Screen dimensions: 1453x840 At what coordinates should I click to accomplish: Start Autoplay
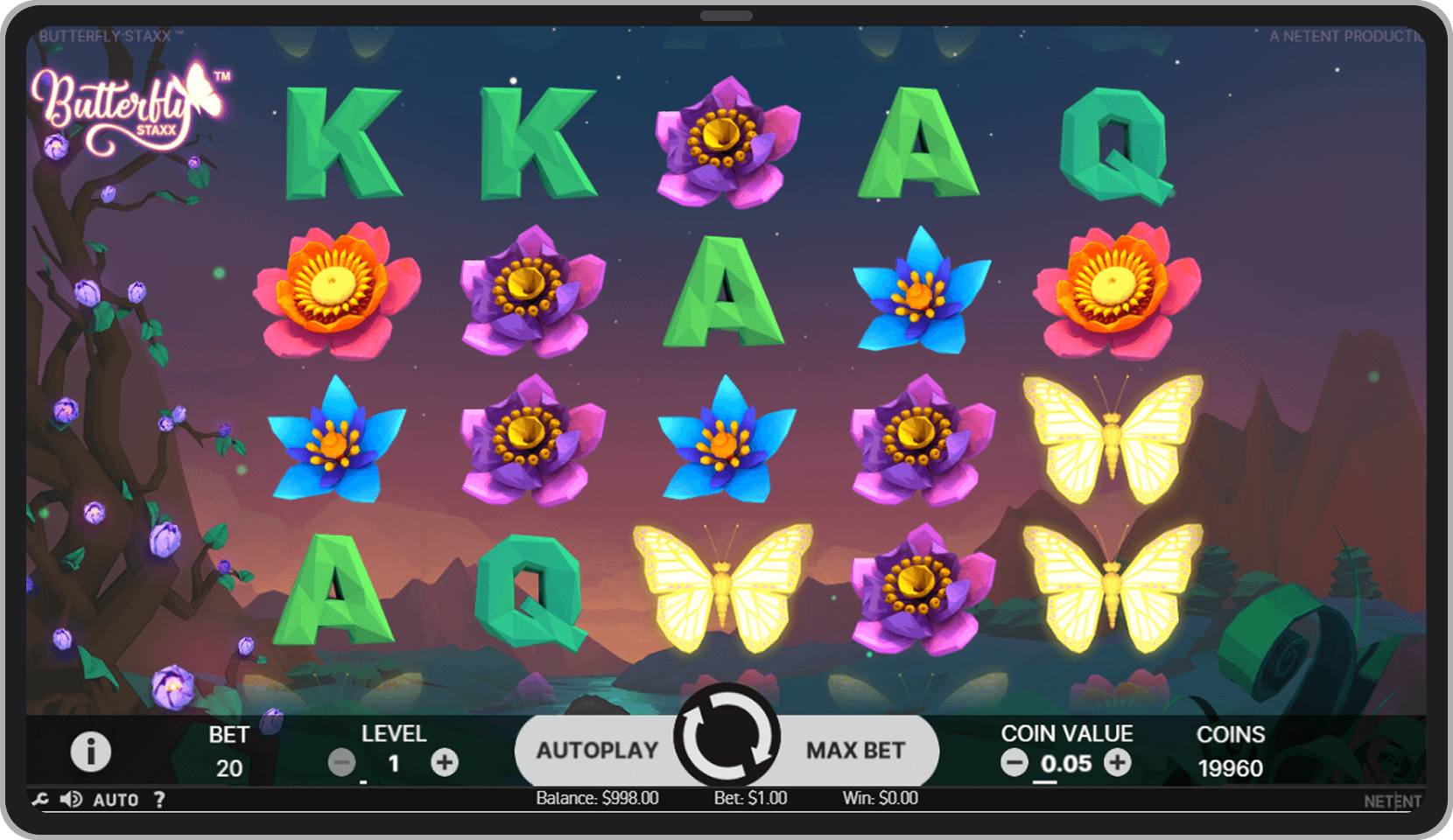[599, 750]
